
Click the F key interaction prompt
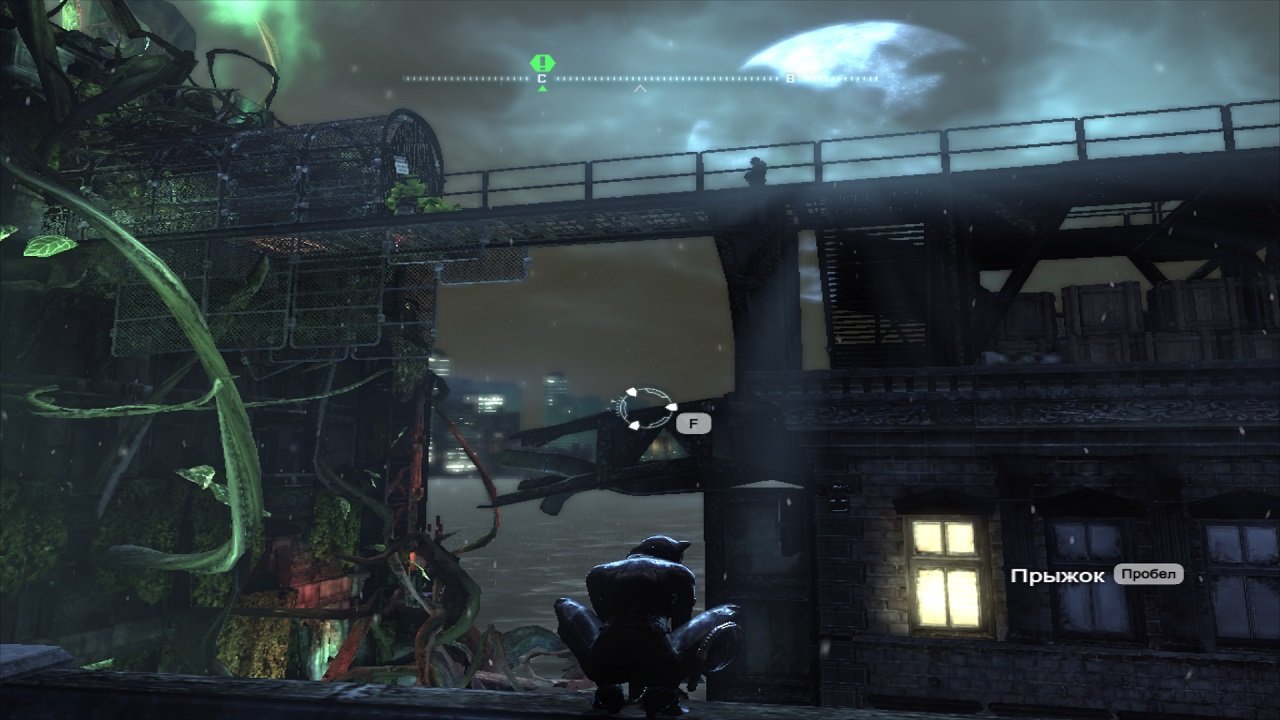point(694,424)
